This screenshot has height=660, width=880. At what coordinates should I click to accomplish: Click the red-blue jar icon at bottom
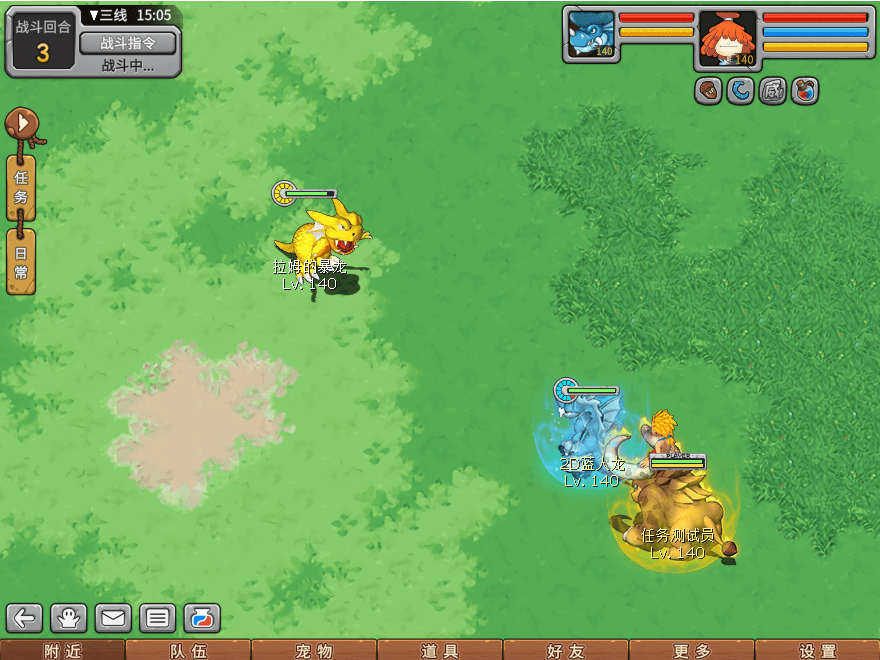point(201,618)
